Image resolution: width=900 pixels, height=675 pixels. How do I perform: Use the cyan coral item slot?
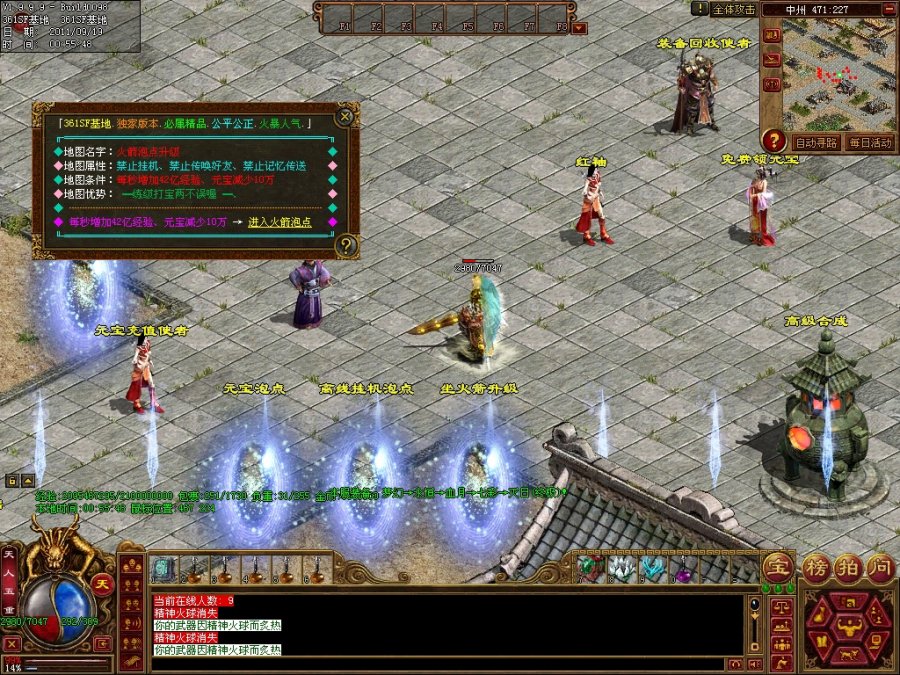652,569
